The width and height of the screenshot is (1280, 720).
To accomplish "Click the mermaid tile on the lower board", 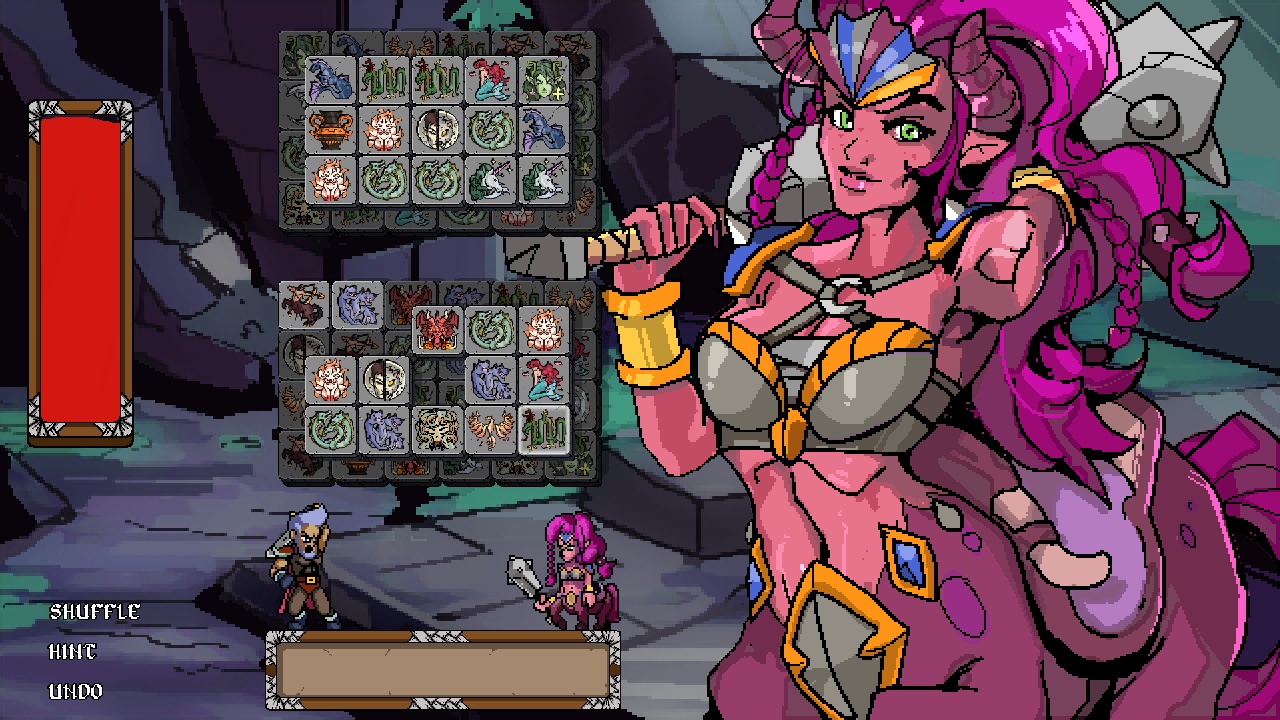I will [542, 380].
